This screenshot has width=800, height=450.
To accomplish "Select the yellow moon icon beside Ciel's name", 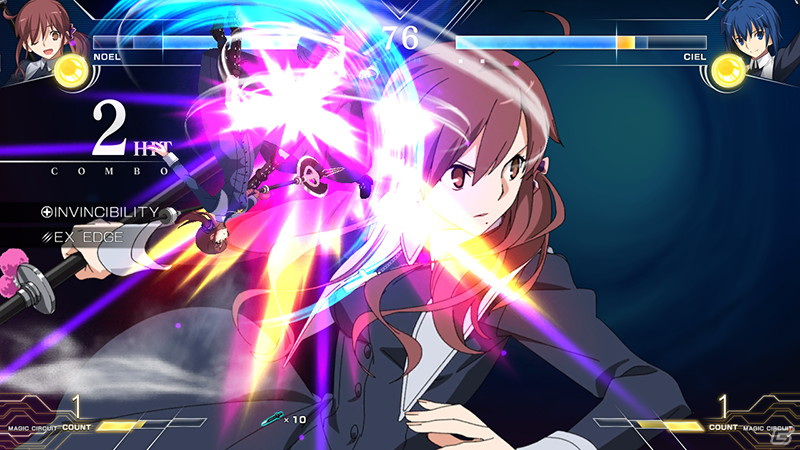I will point(728,70).
